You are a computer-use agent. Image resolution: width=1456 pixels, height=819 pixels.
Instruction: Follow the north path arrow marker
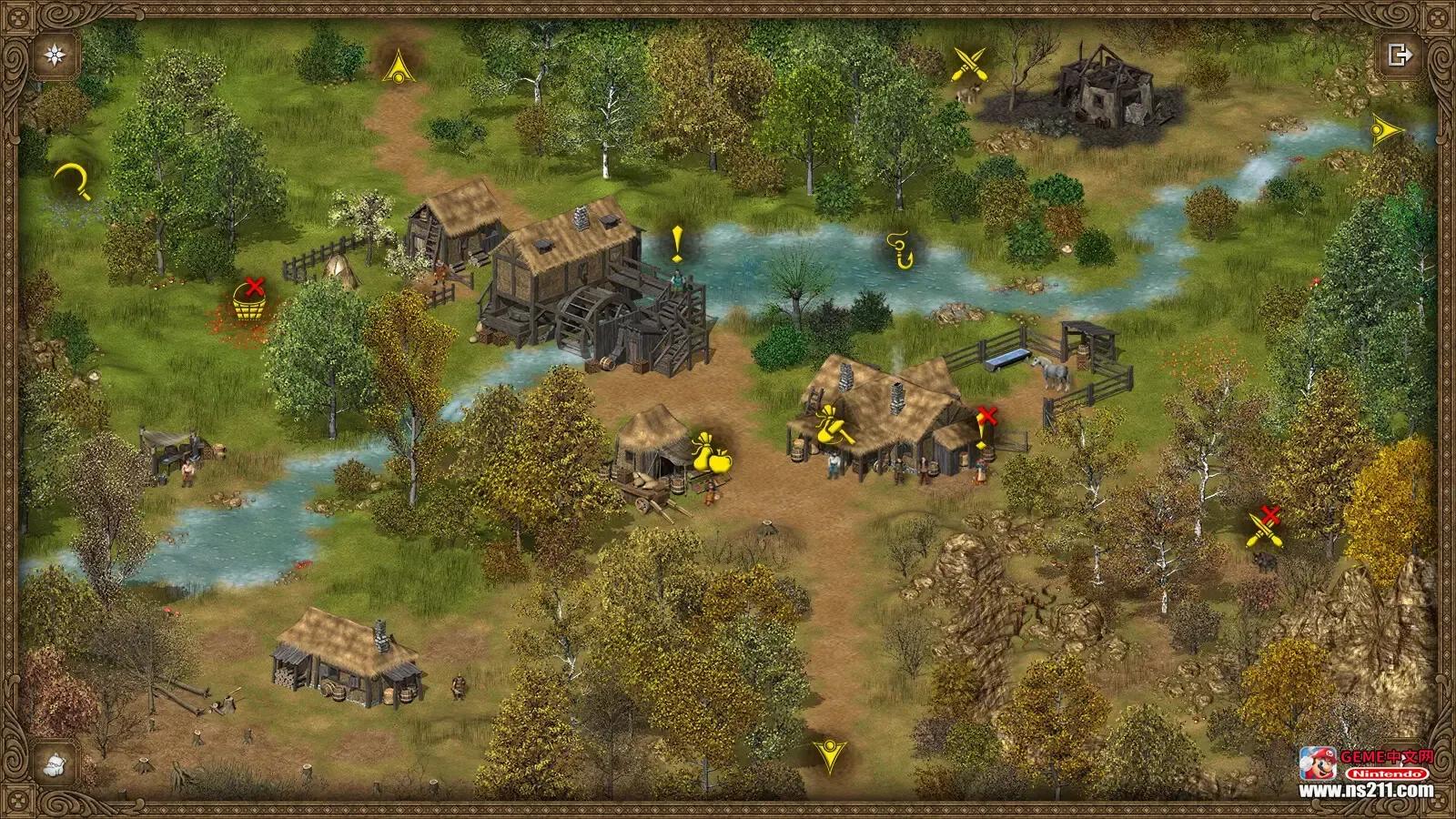click(x=398, y=67)
